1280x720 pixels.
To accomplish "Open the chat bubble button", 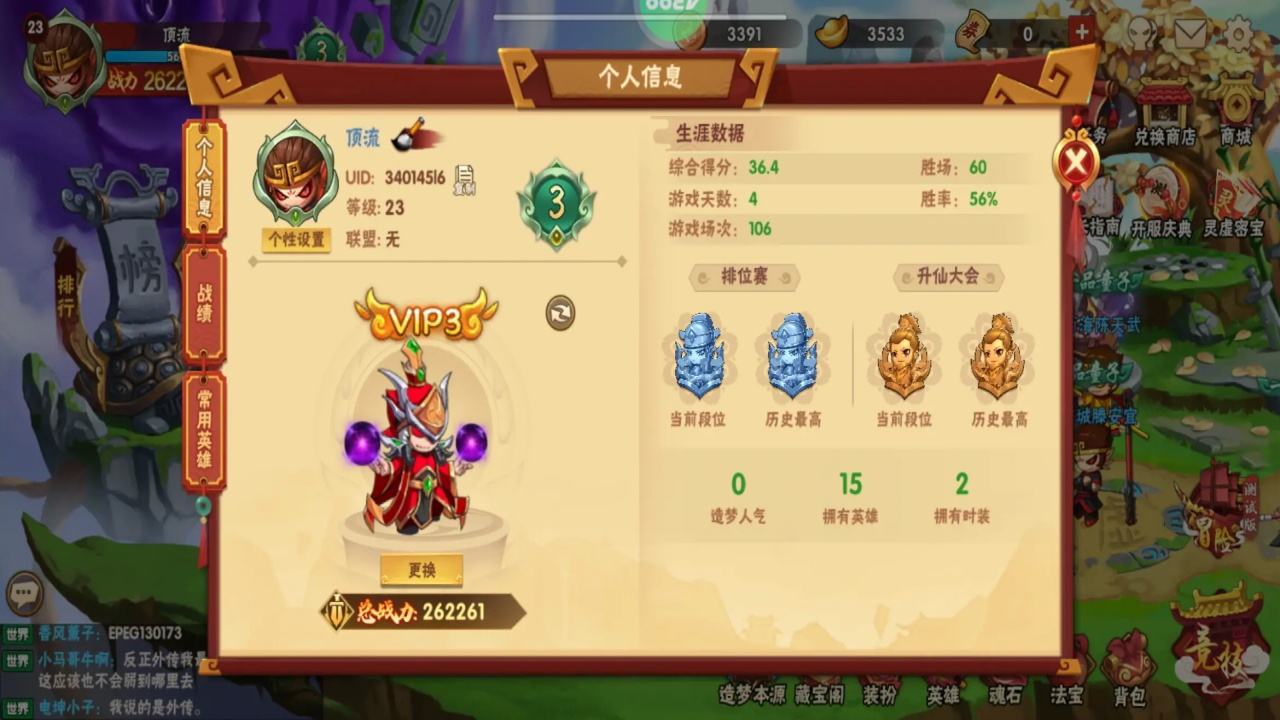I will coord(24,593).
